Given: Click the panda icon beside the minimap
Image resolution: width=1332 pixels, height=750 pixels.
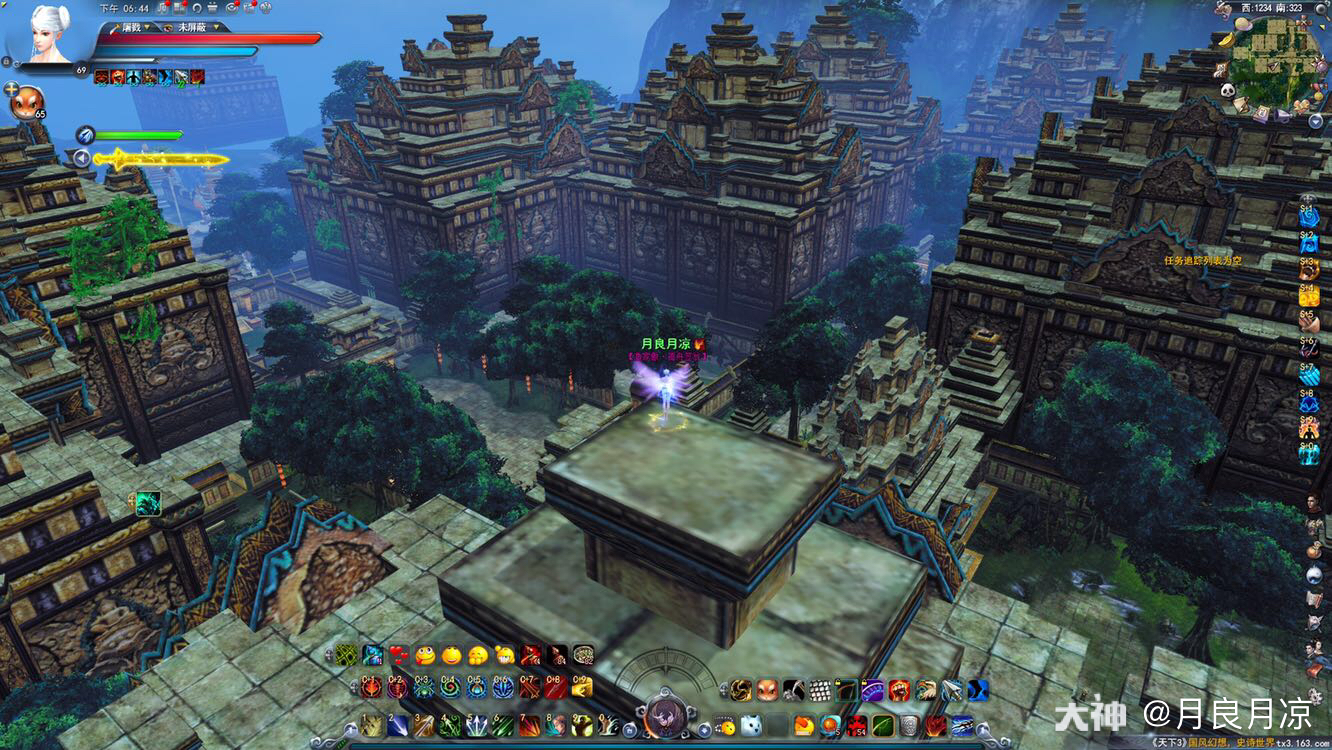Looking at the screenshot, I should tap(1227, 90).
